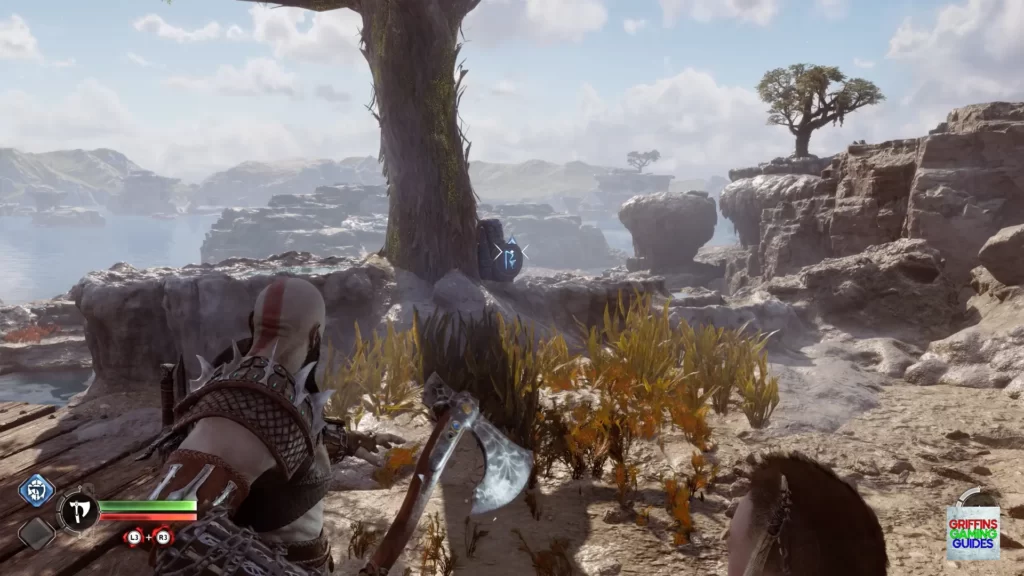The width and height of the screenshot is (1024, 576).
Task: Select the Leviathan Axe weapon icon
Action: coord(77,511)
